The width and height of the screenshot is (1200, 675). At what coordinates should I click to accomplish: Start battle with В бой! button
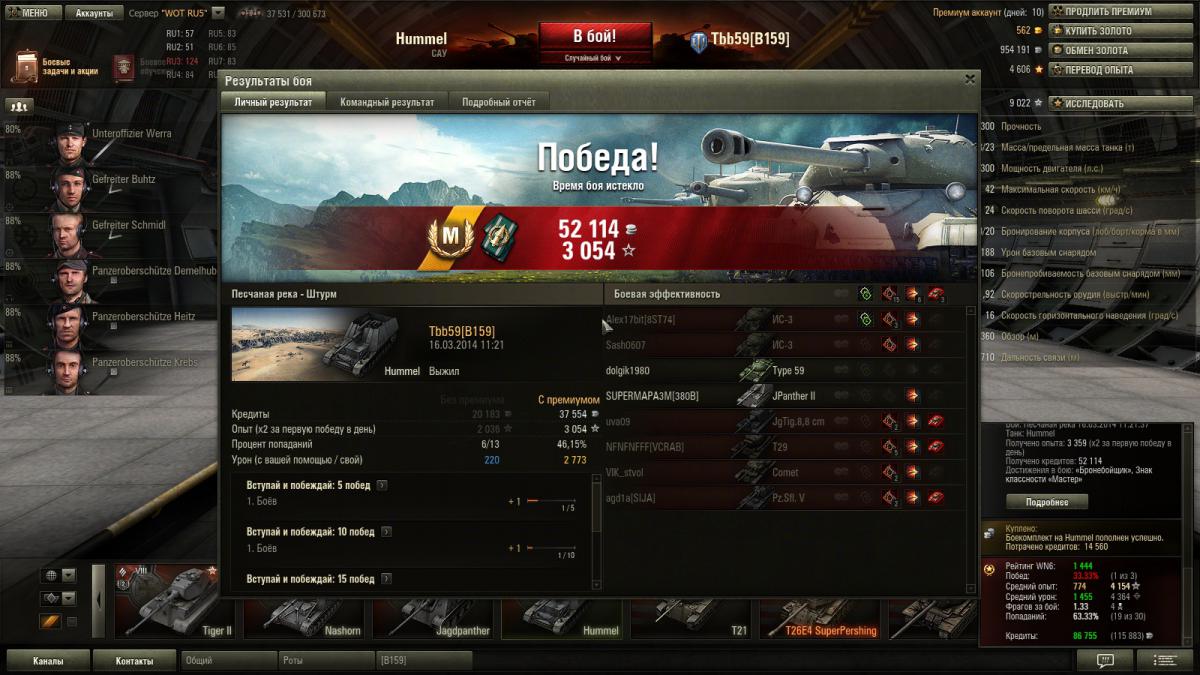coord(595,37)
